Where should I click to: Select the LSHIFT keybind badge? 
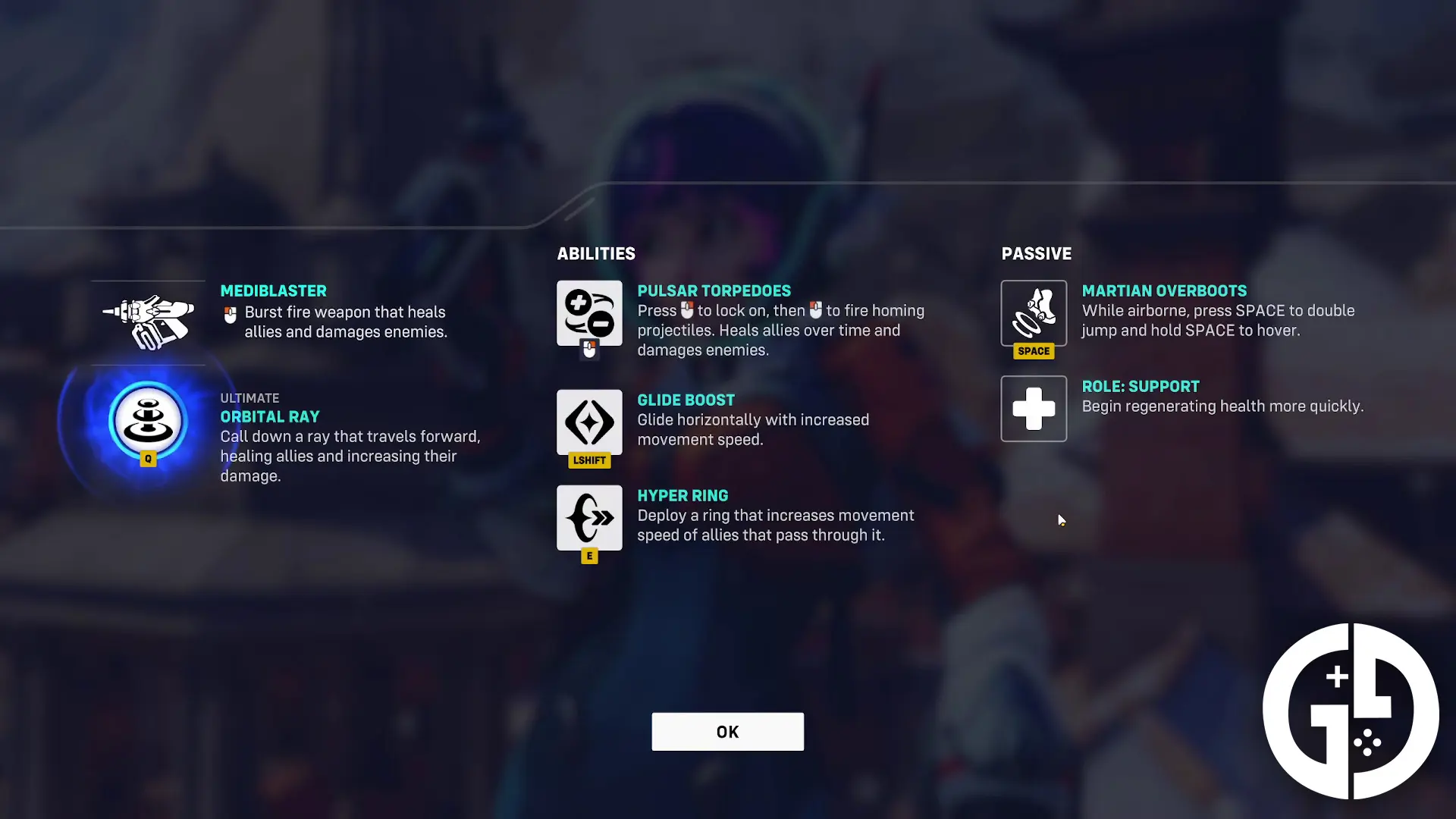coord(589,460)
